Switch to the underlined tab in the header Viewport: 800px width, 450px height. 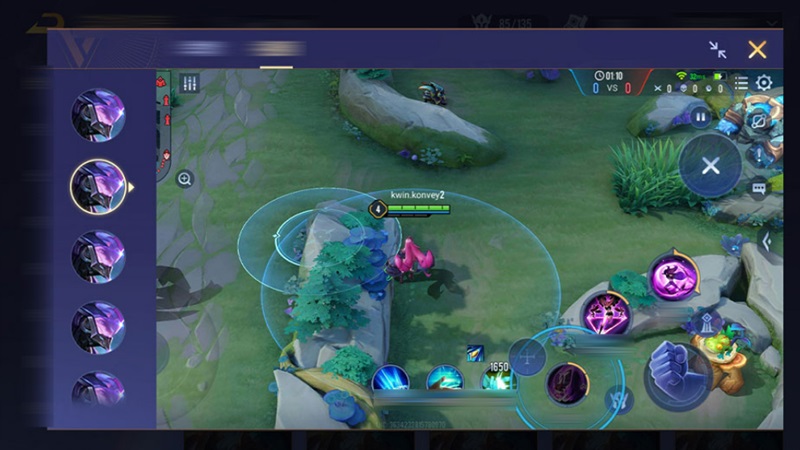coord(276,49)
